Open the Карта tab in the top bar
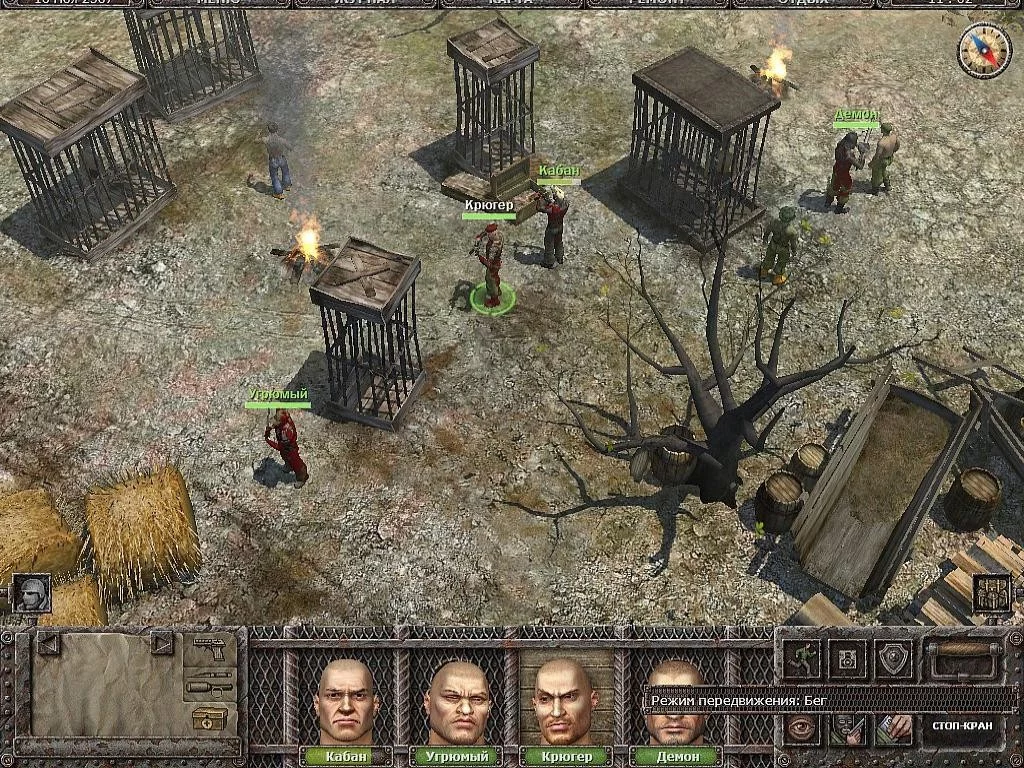Image resolution: width=1024 pixels, height=768 pixels. [510, 3]
